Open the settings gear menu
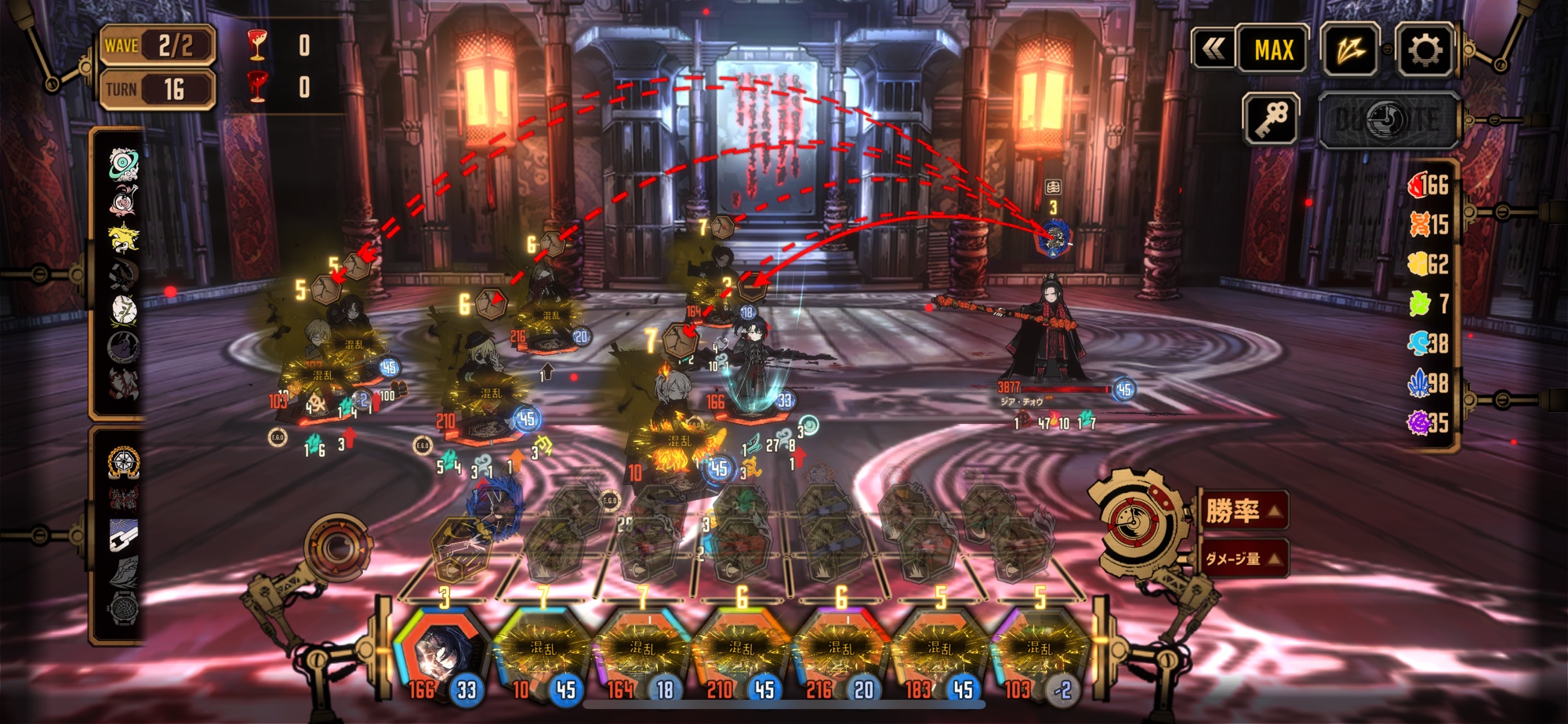This screenshot has width=1568, height=724. (x=1425, y=50)
